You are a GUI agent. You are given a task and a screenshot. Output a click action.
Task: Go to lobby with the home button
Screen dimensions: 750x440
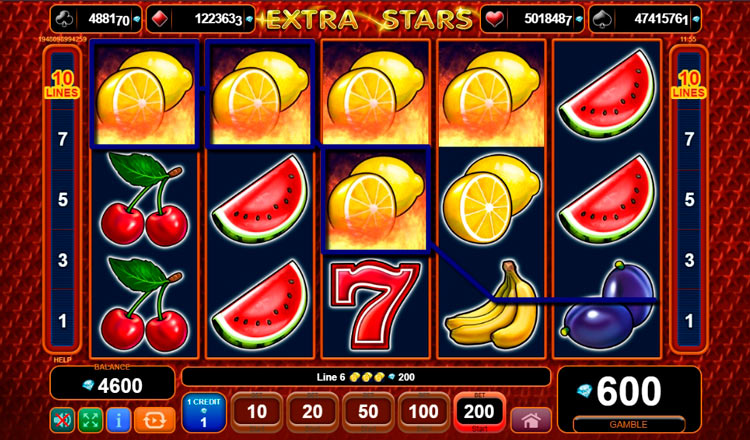(530, 418)
